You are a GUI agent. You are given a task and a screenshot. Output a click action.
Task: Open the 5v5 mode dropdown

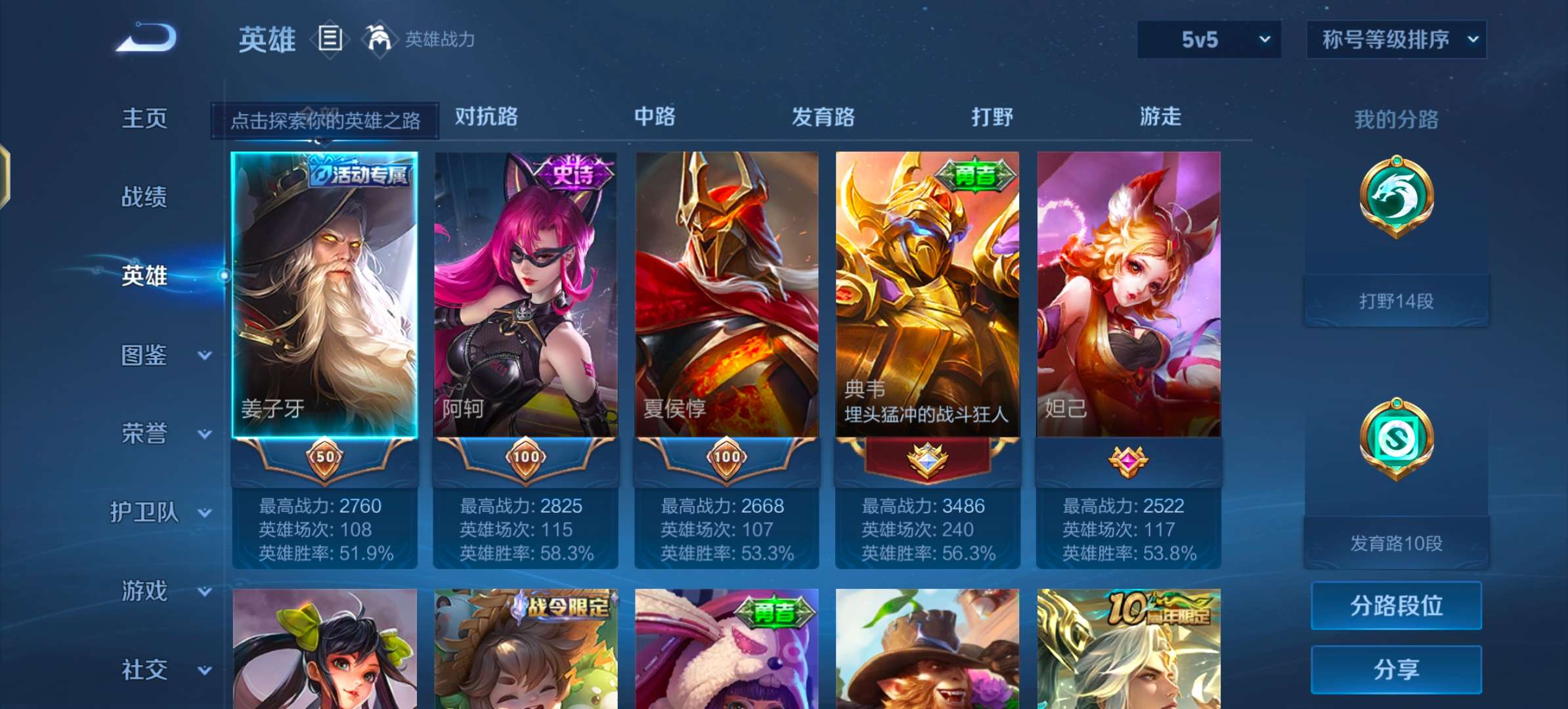click(x=1208, y=39)
